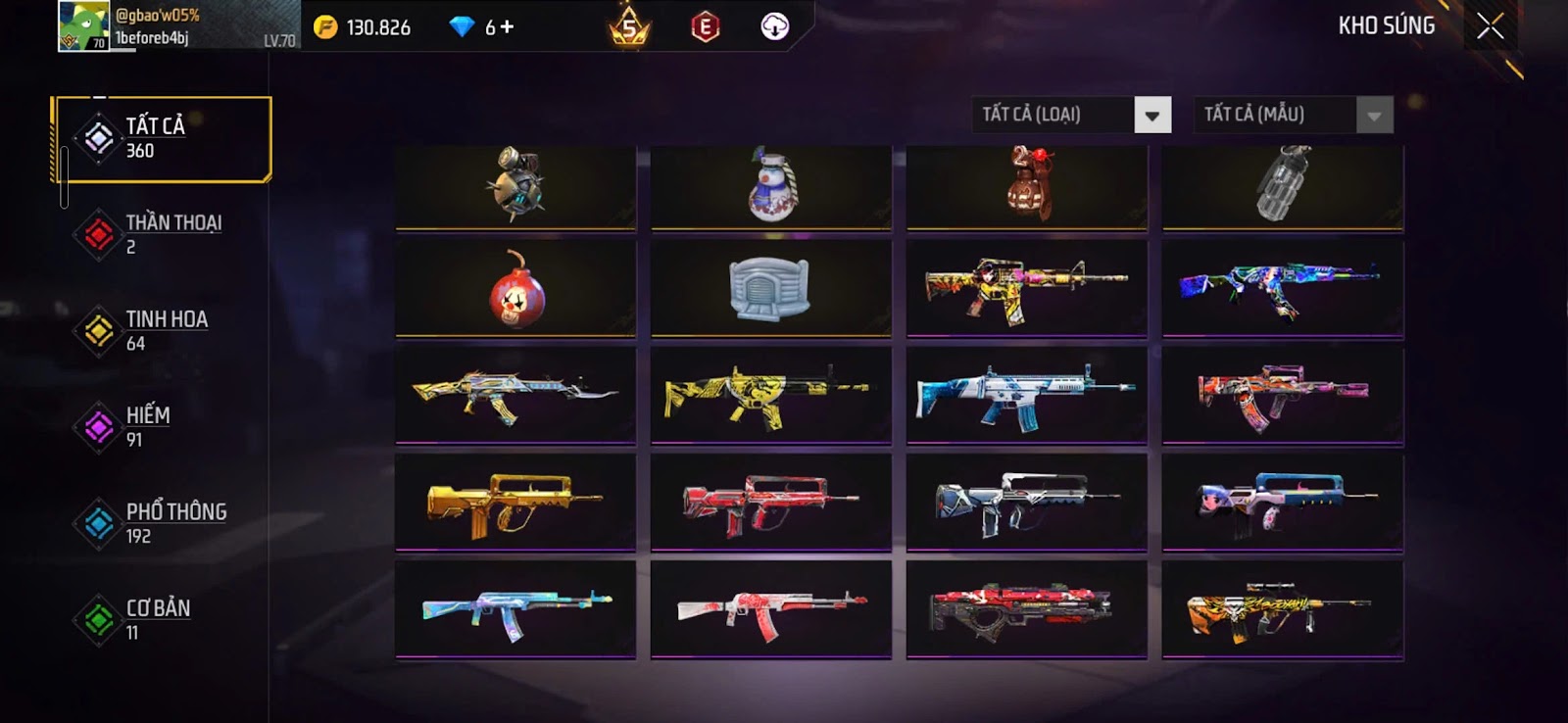Close the Kho Súng weapon vault screen
Viewport: 1568px width, 723px height.
click(1490, 26)
